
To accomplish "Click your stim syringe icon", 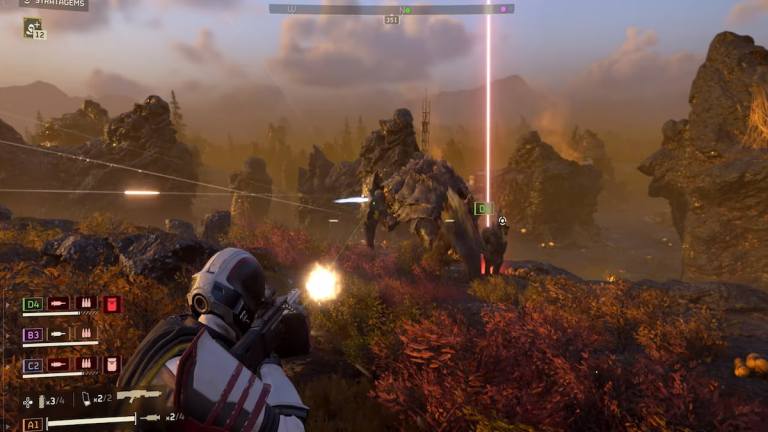I will (x=150, y=418).
